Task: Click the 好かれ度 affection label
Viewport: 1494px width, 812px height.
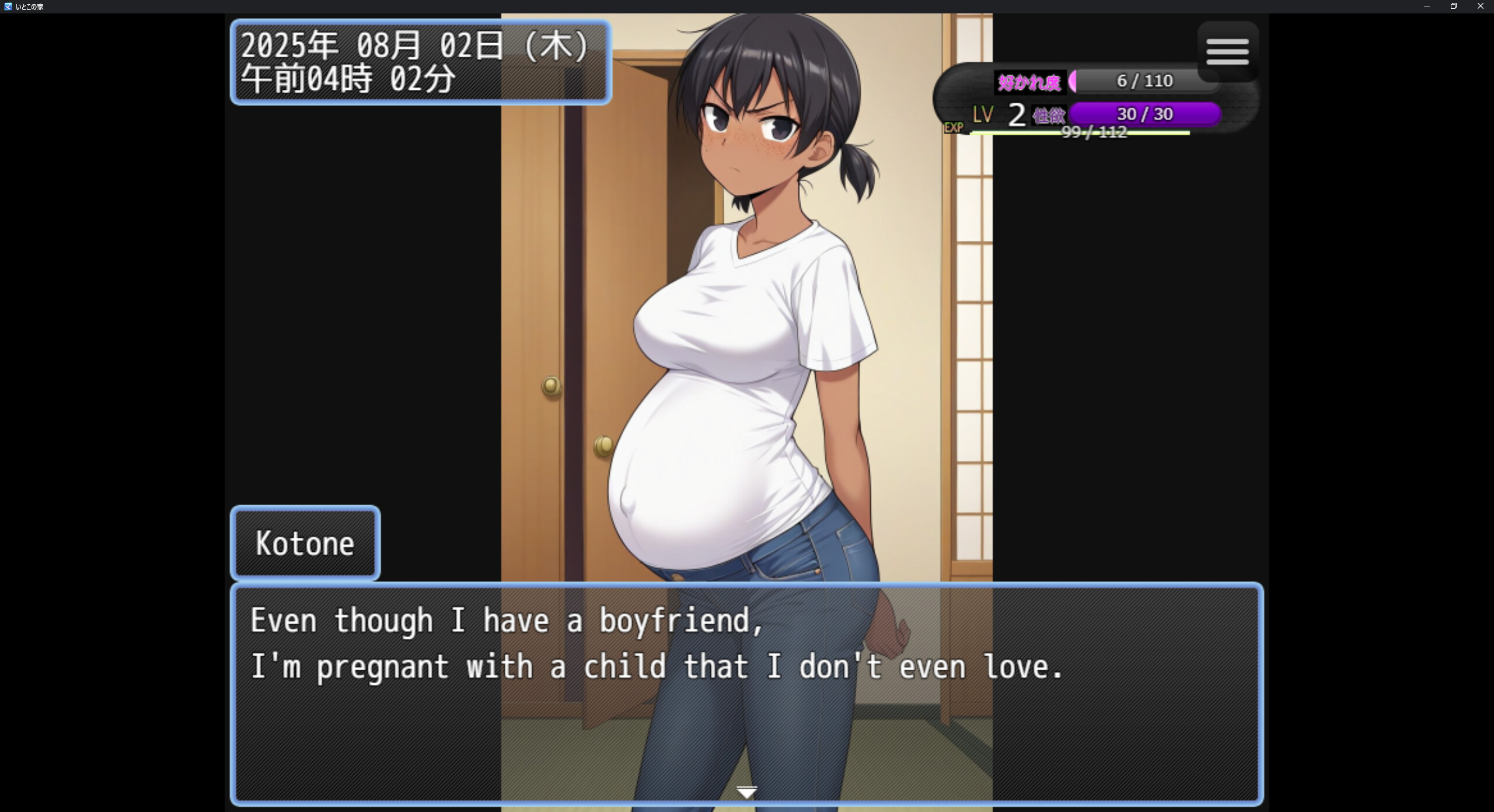Action: click(1029, 81)
